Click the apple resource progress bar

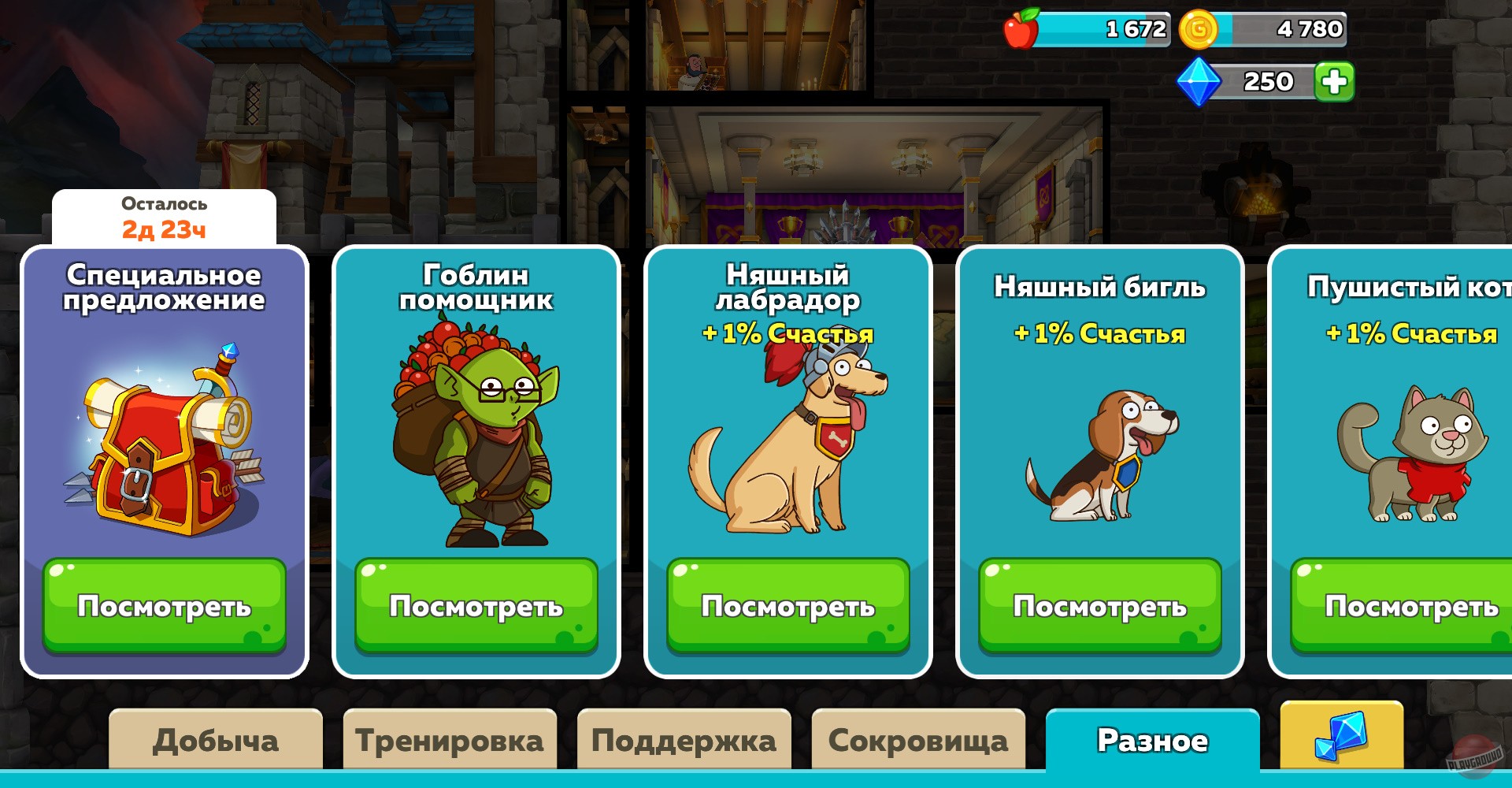click(x=1102, y=28)
